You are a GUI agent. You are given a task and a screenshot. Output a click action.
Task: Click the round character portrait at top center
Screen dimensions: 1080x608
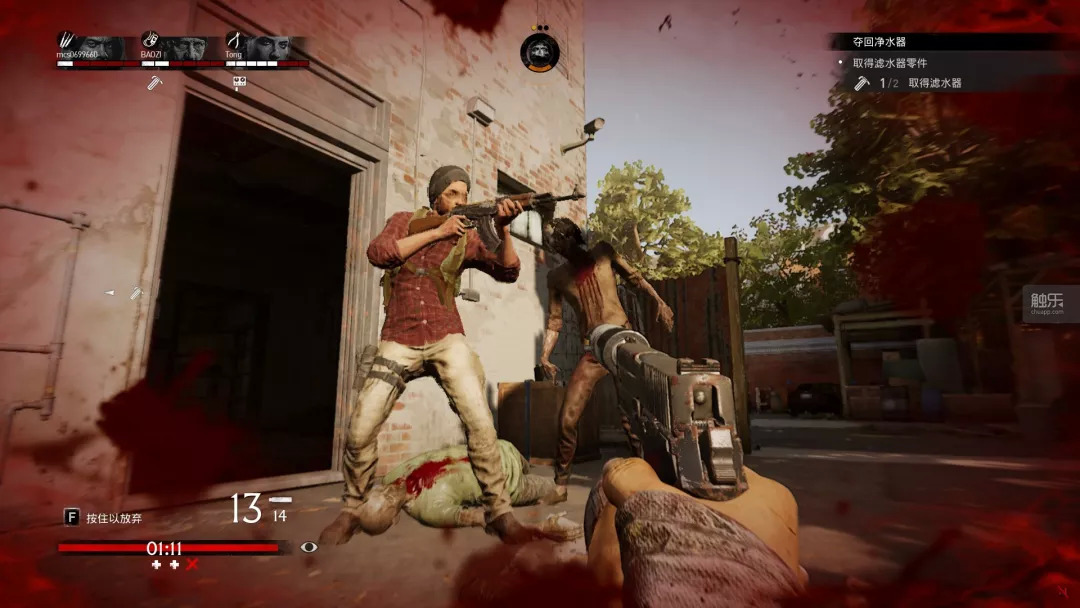pyautogui.click(x=540, y=51)
